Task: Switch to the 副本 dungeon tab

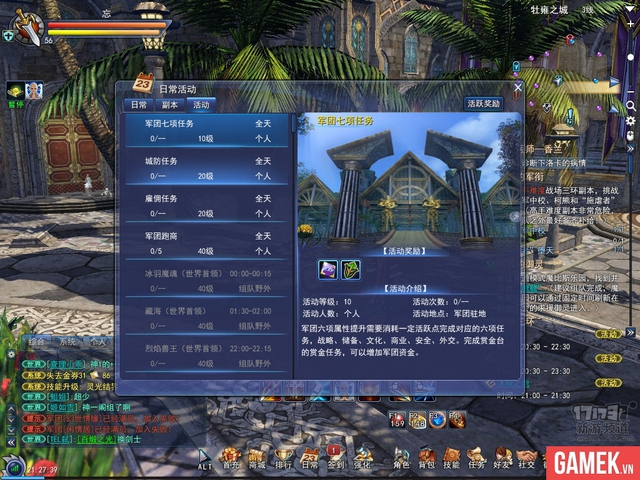Action: click(x=170, y=104)
